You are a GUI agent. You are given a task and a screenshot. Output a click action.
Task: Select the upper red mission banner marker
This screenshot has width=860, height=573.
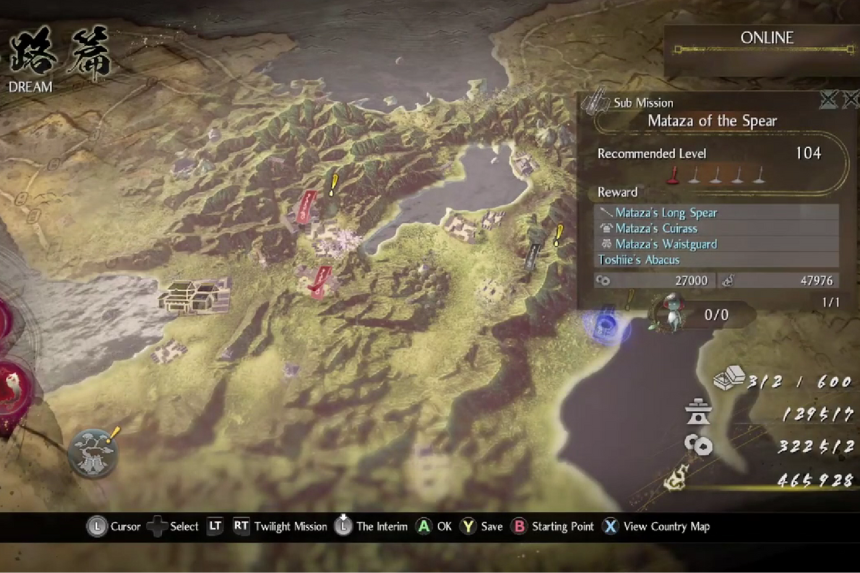[308, 206]
